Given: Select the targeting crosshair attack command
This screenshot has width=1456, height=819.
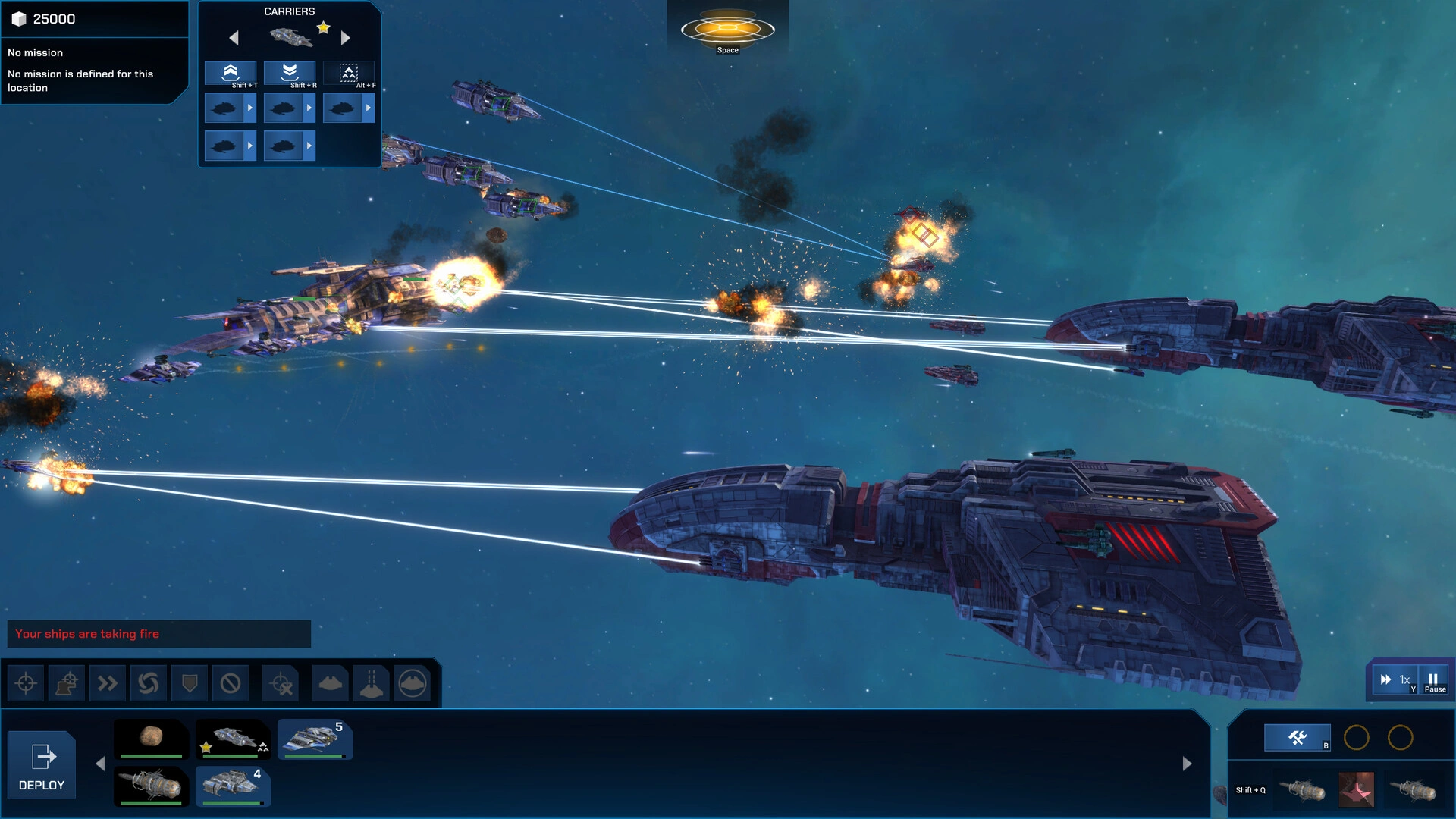Looking at the screenshot, I should coord(27,683).
